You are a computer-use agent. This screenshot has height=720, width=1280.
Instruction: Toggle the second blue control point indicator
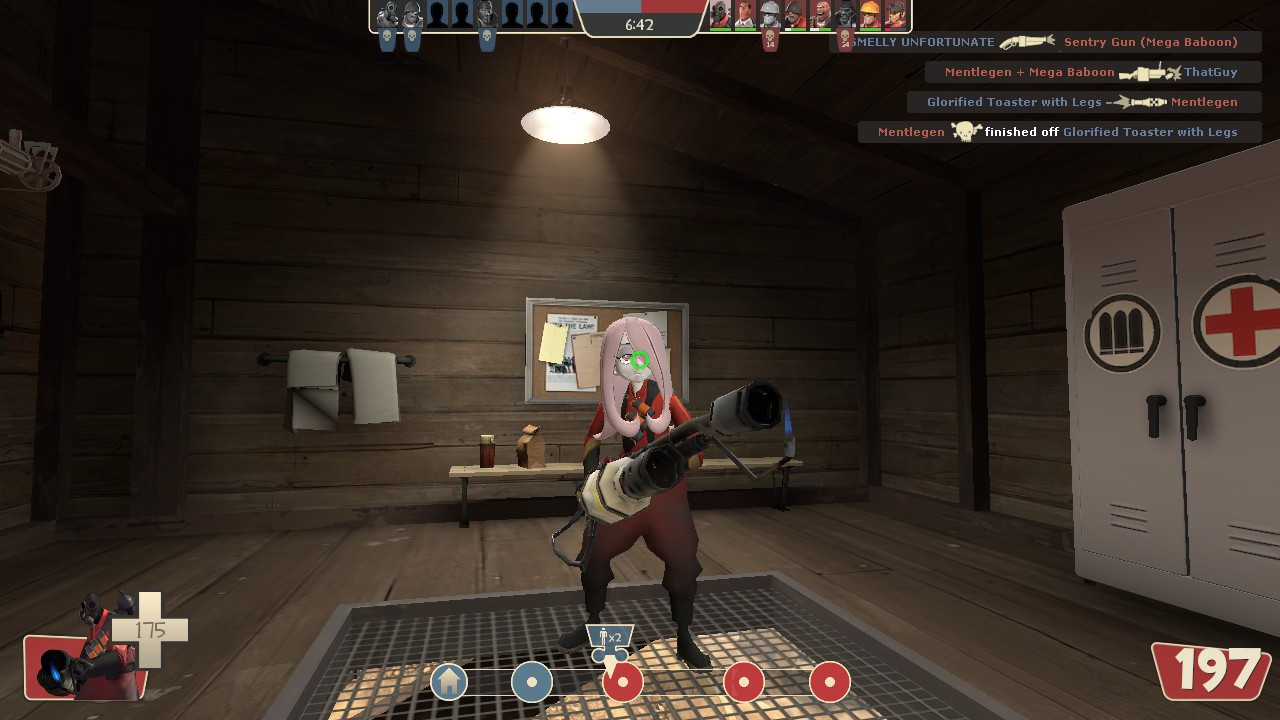[532, 682]
